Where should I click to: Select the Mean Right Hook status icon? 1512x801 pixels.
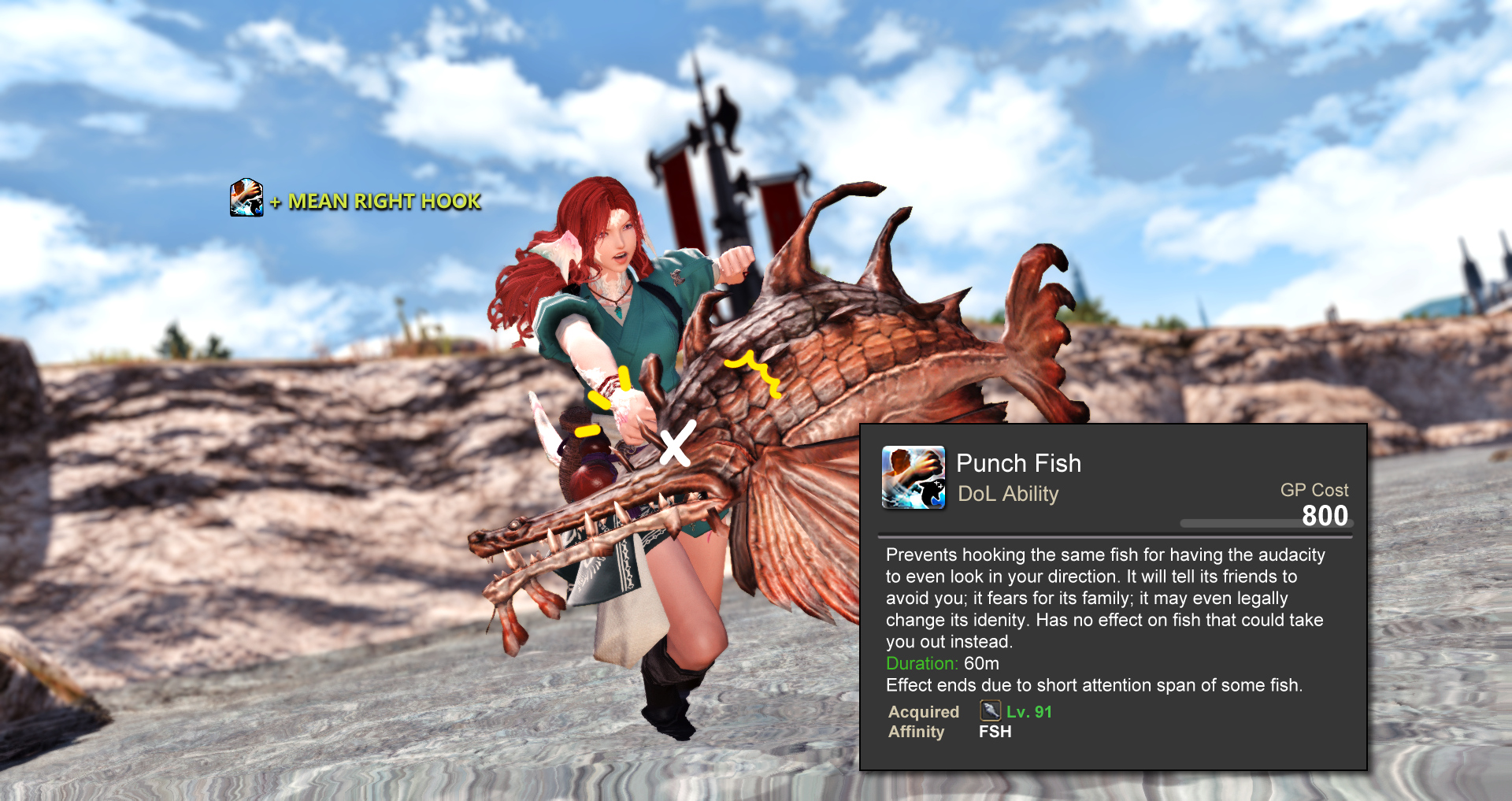tap(246, 198)
